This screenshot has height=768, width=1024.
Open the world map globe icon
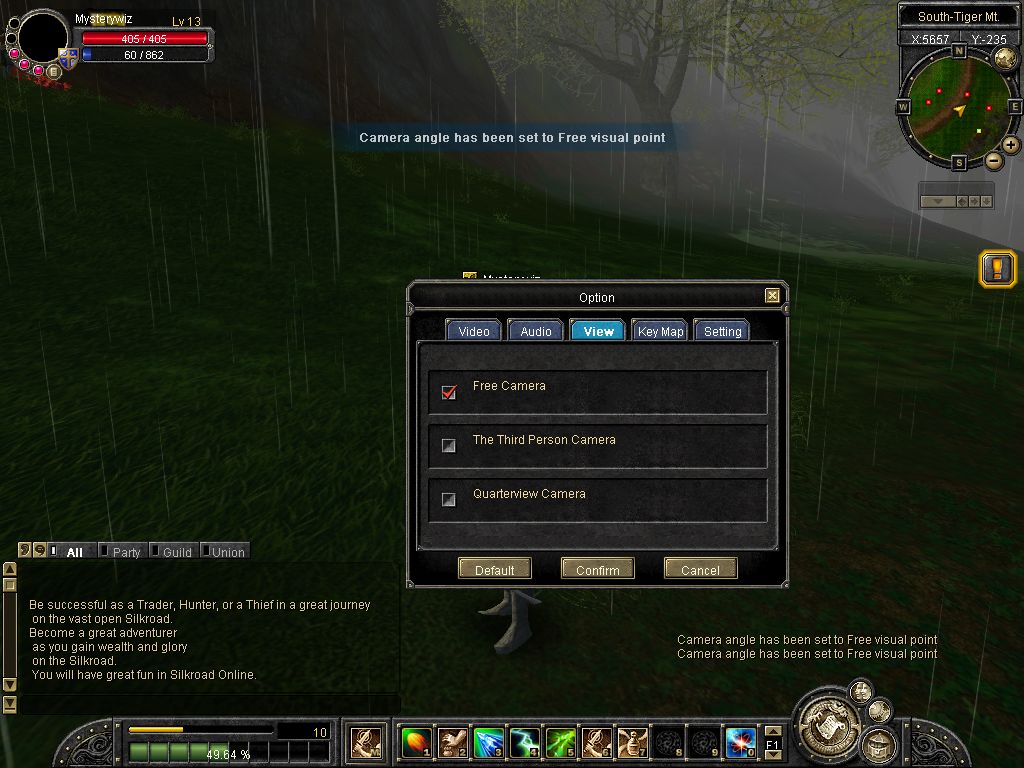click(1005, 59)
